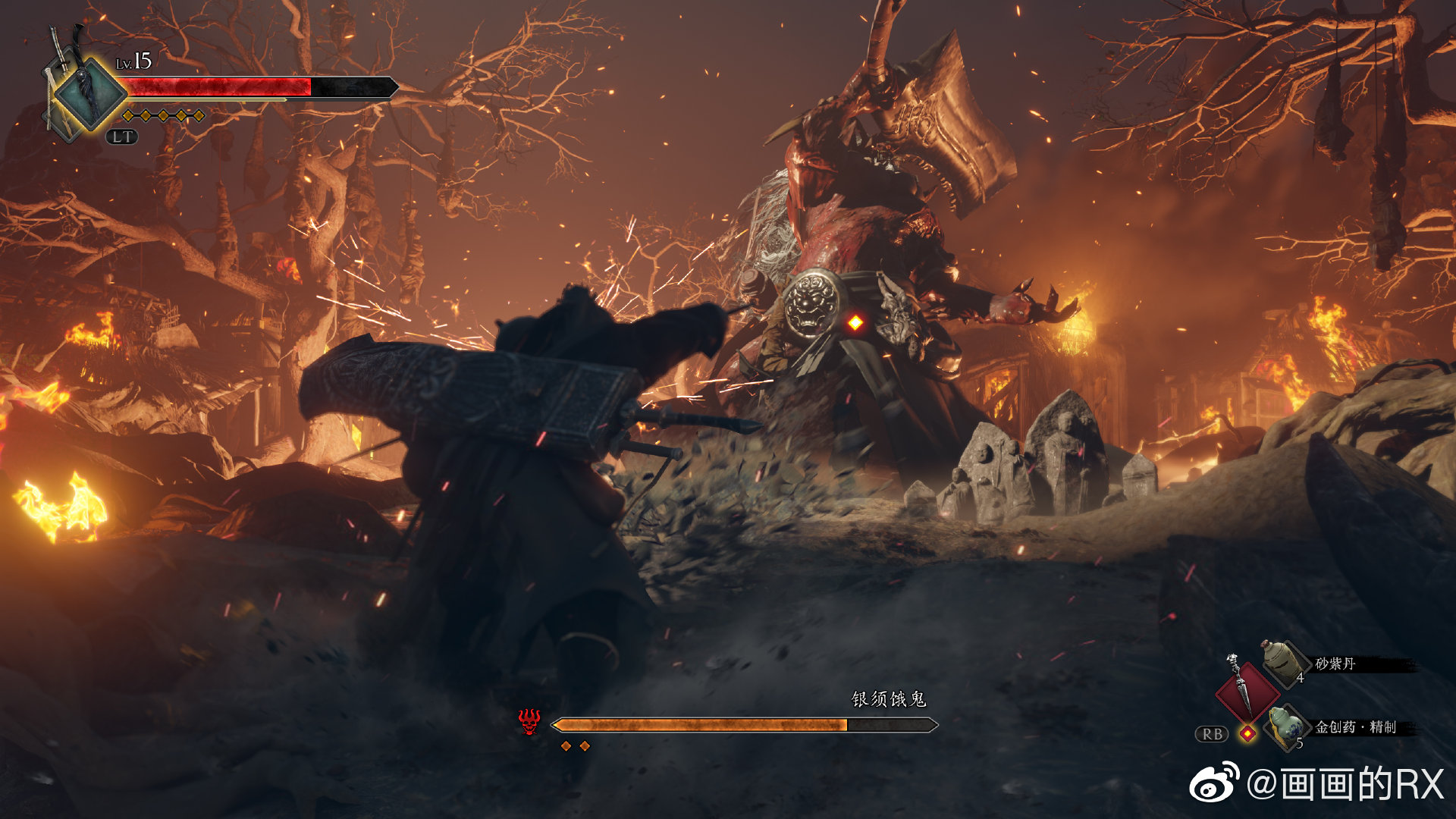Select the highlighted dark sword weapon slot

91,95
